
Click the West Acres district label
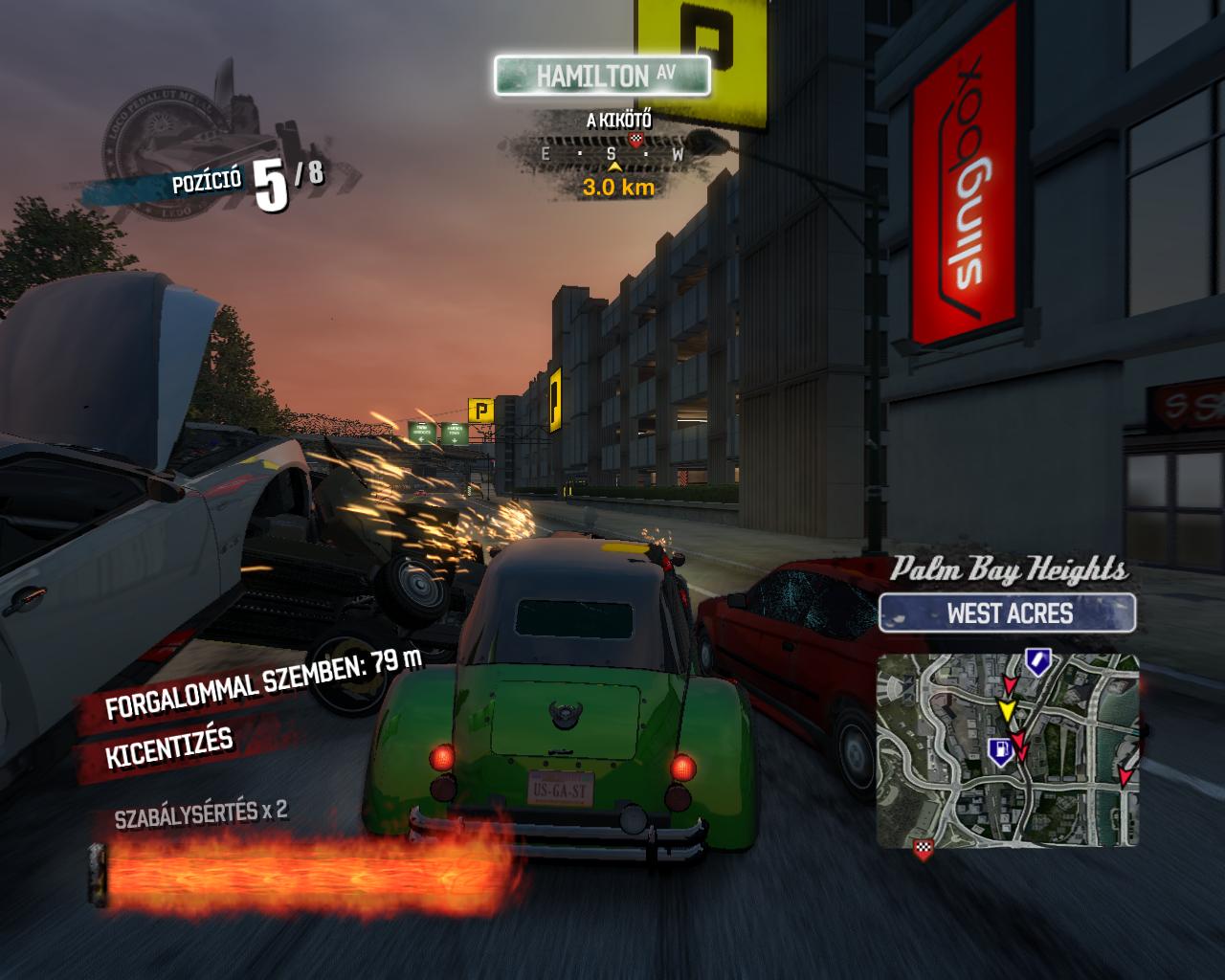pyautogui.click(x=1008, y=613)
